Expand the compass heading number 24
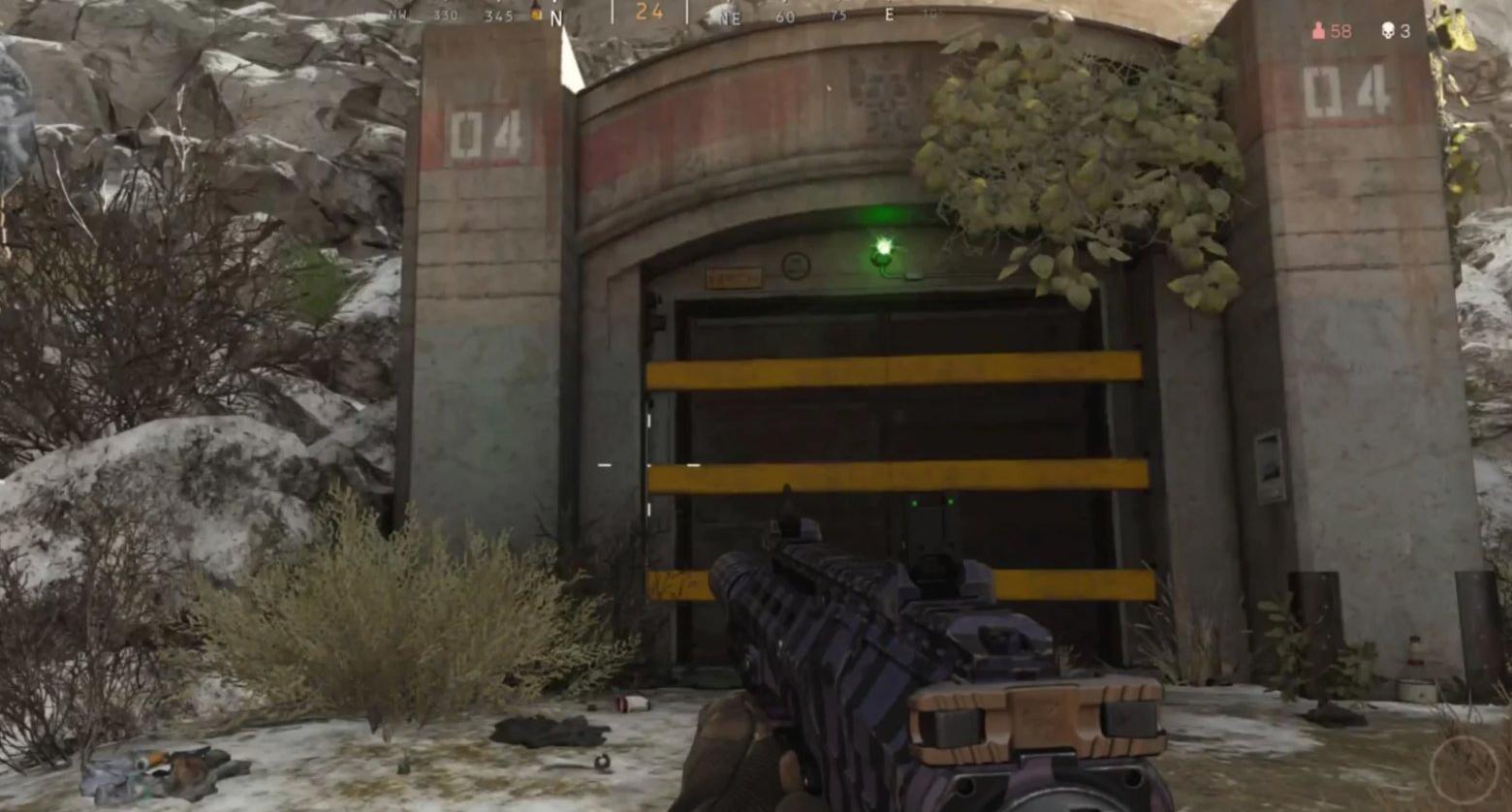 click(649, 14)
